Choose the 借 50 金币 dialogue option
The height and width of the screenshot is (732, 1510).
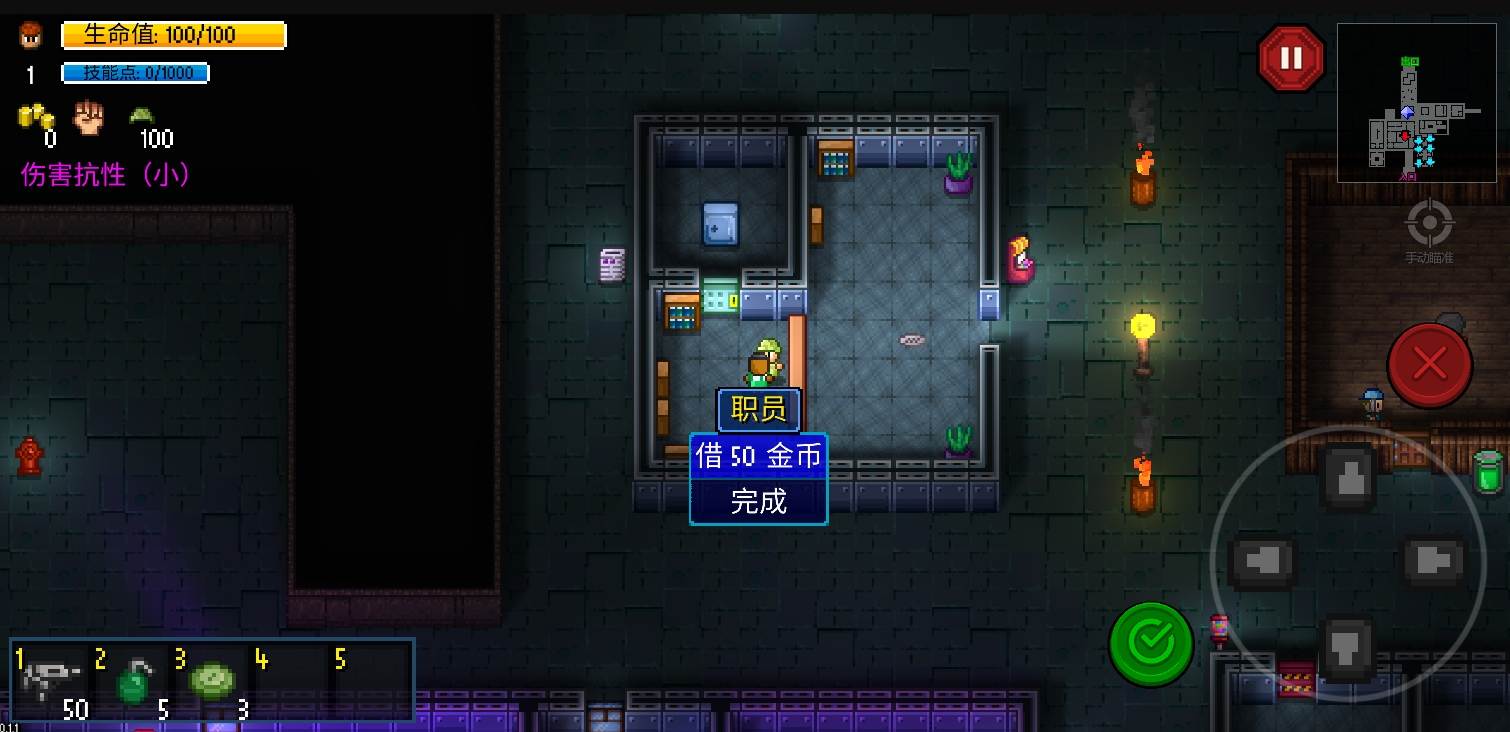click(758, 457)
